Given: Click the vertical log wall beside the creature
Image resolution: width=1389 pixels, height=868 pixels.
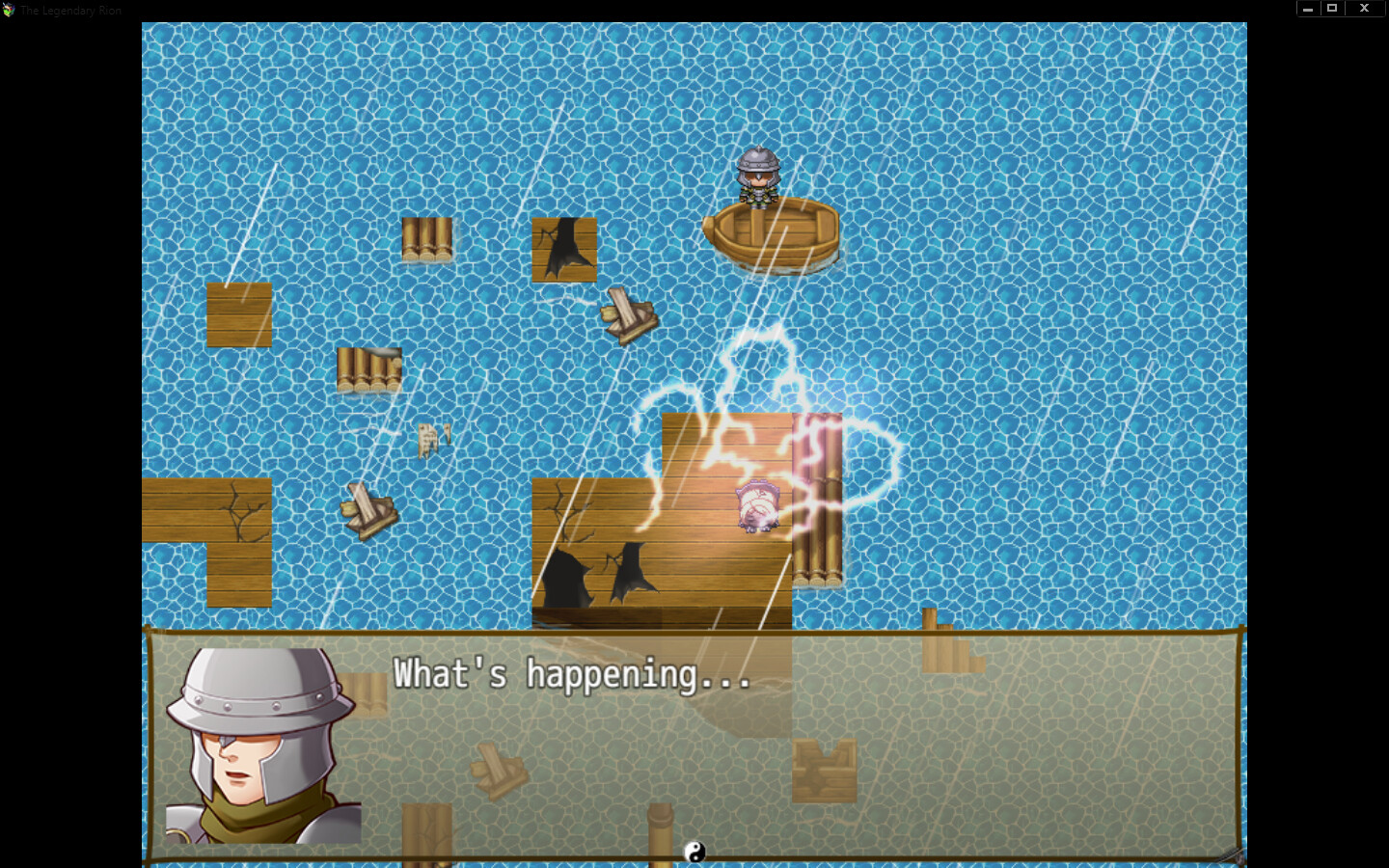Looking at the screenshot, I should coord(816,502).
